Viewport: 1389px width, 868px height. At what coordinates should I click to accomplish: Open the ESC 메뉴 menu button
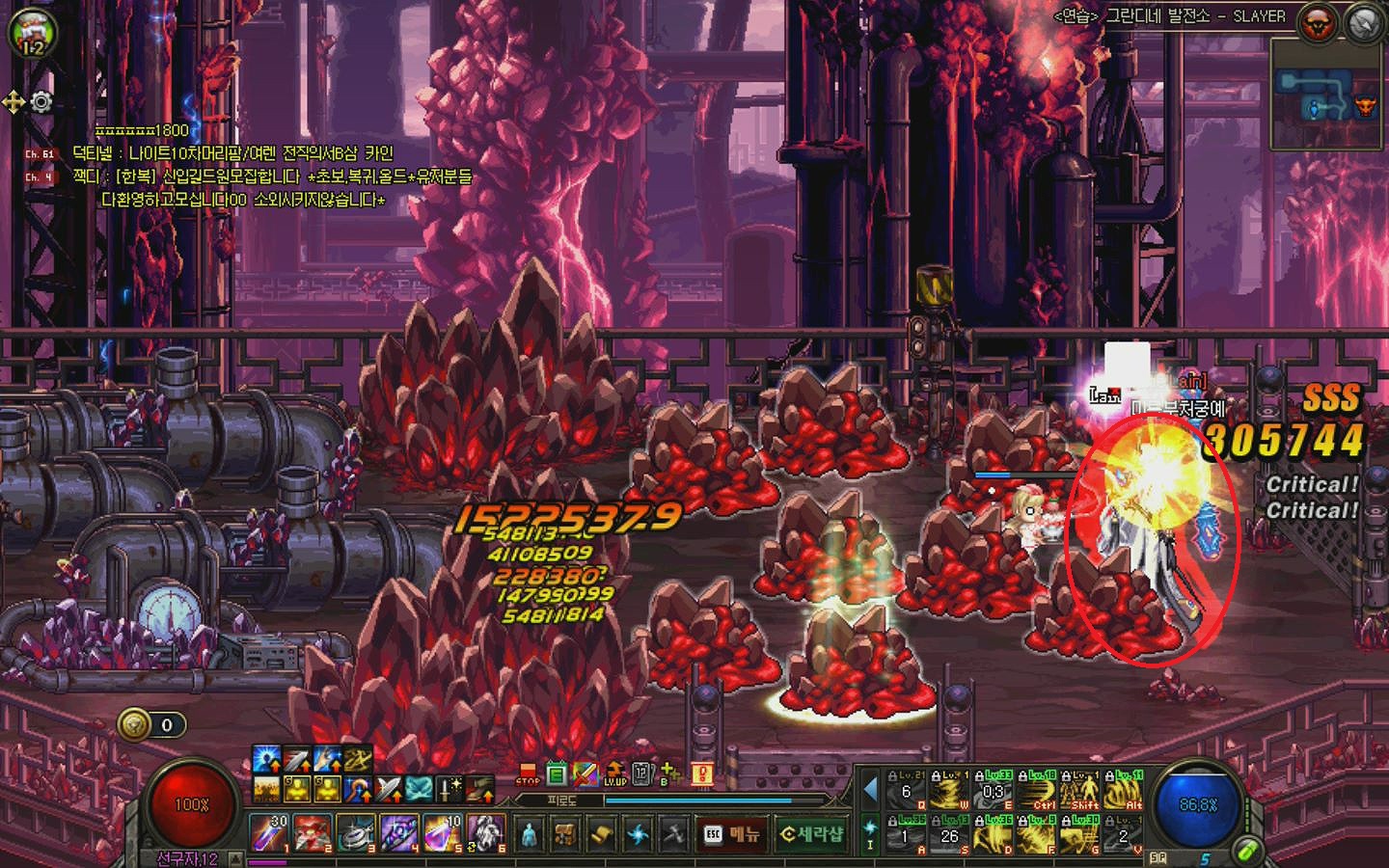click(732, 834)
